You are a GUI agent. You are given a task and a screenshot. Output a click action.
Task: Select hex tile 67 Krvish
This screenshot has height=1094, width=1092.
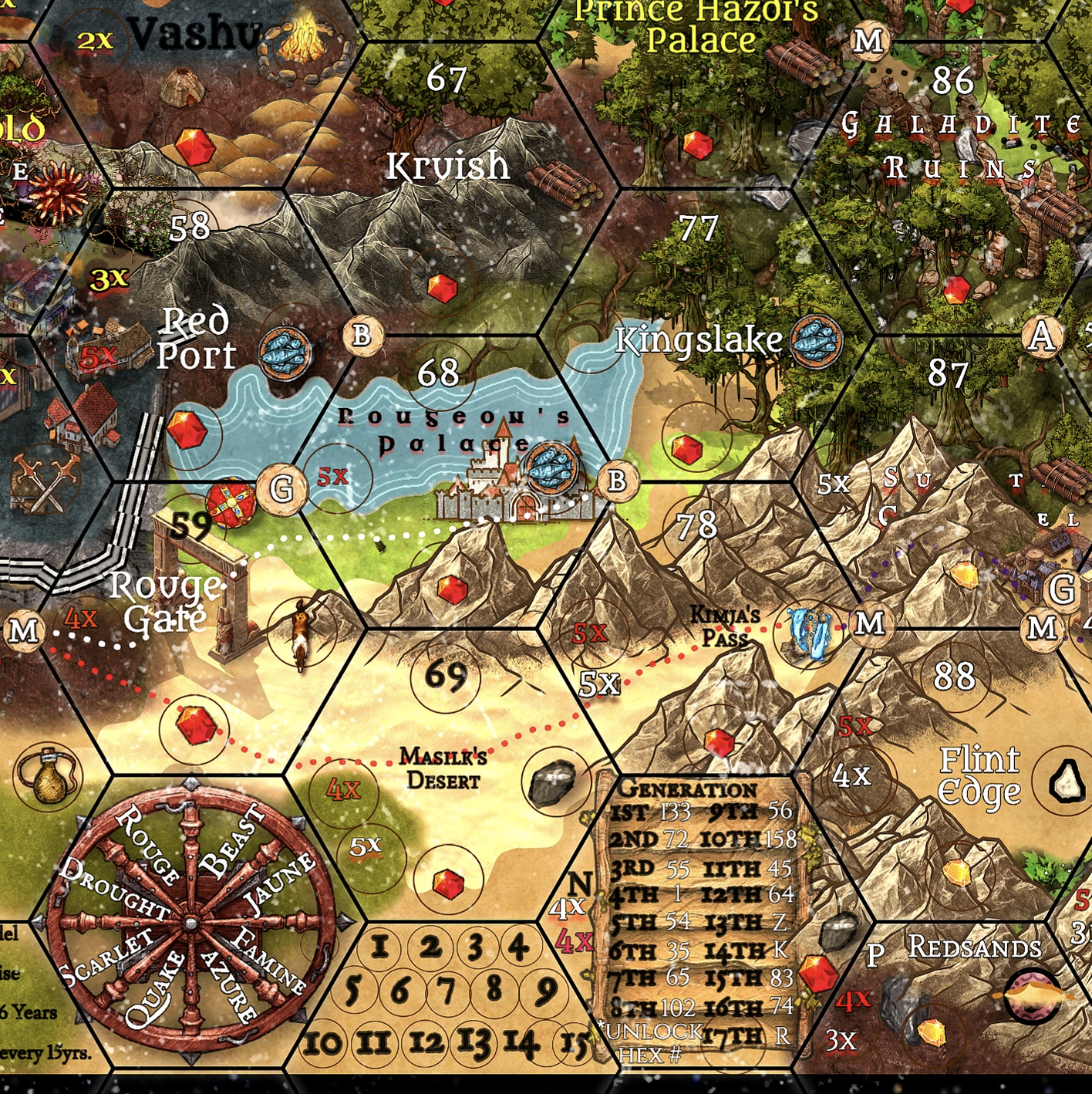[x=447, y=79]
